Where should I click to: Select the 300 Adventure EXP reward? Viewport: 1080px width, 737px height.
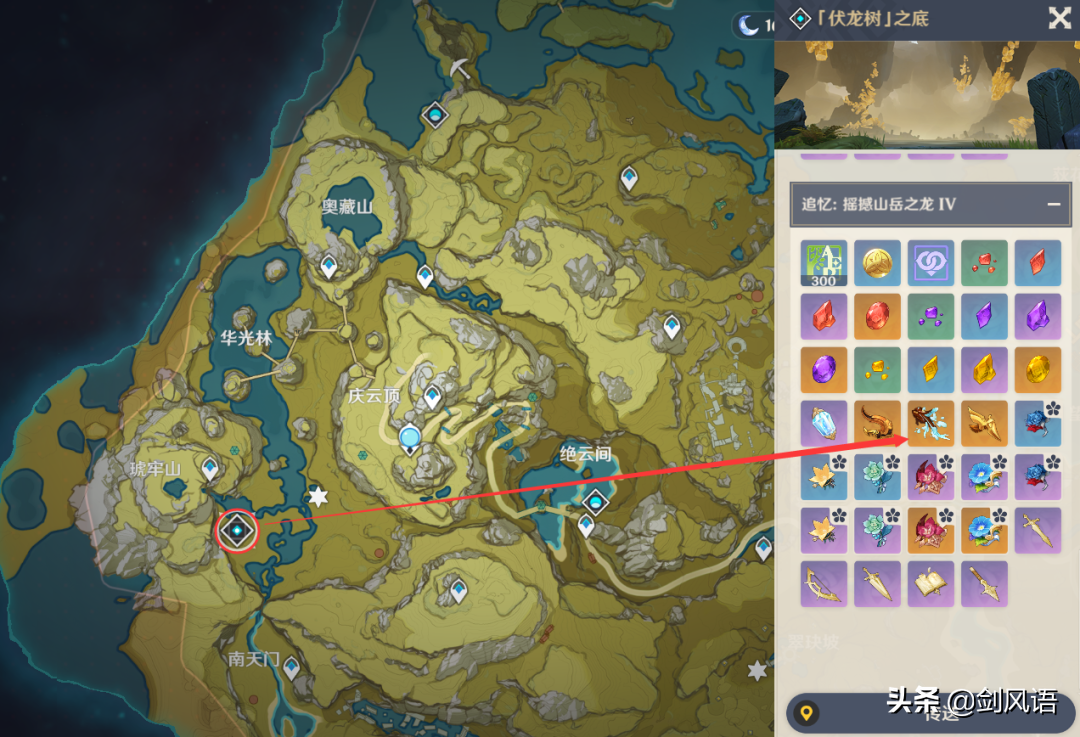(824, 263)
